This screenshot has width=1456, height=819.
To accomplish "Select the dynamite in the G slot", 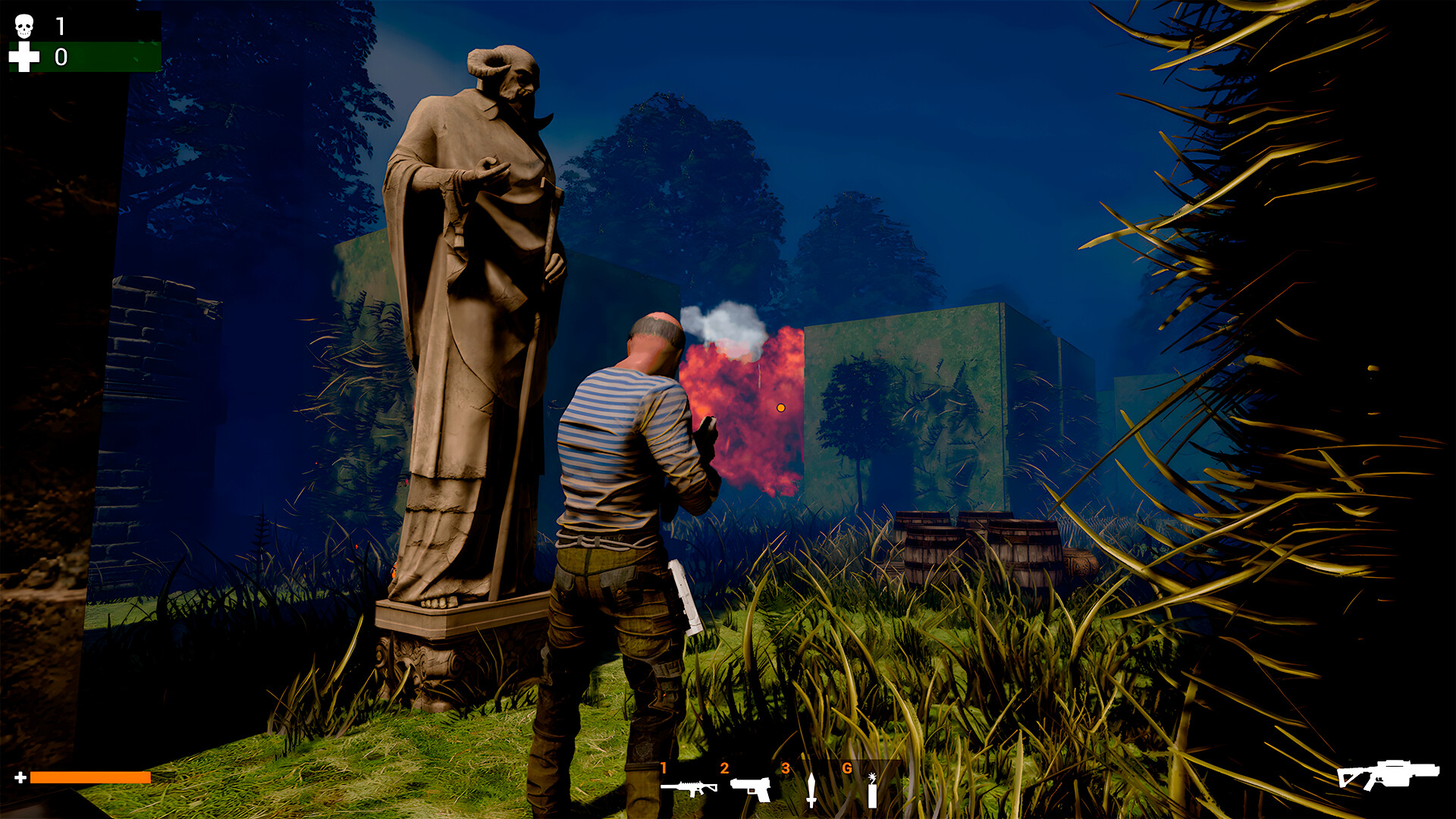I will point(872,791).
